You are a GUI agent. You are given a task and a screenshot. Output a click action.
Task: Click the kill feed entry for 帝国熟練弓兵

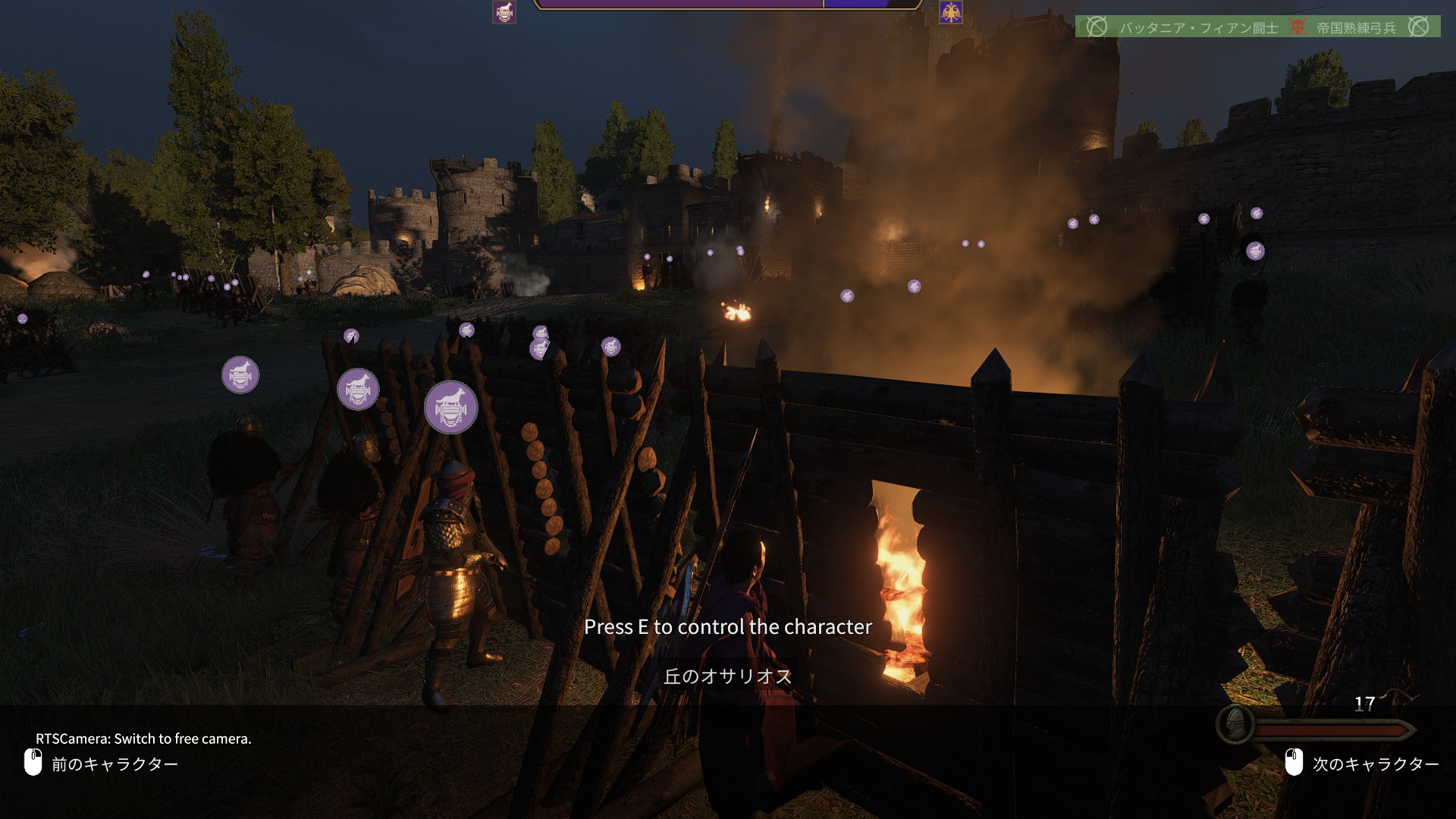[x=1356, y=28]
